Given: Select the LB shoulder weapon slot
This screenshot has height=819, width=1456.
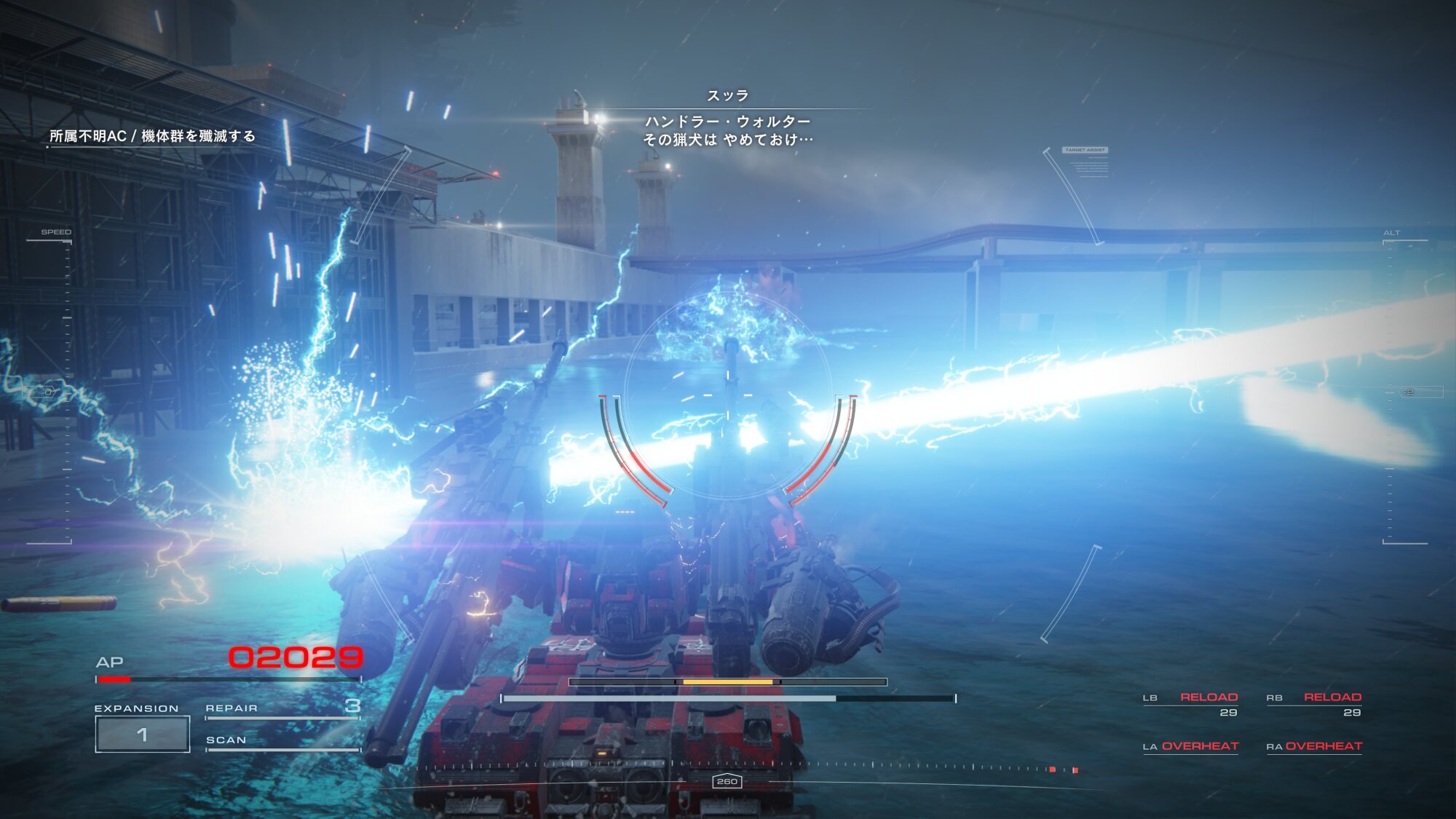Looking at the screenshot, I should tap(1191, 703).
